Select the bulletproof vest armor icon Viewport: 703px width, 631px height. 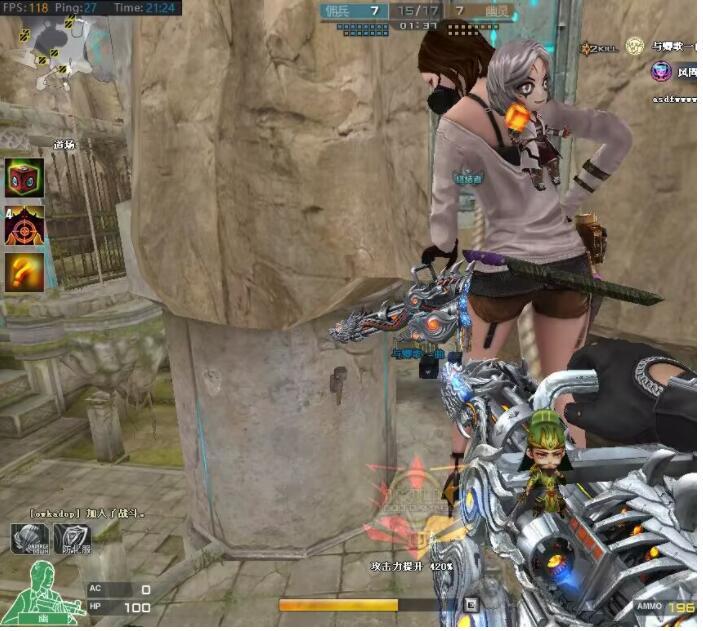coord(72,538)
